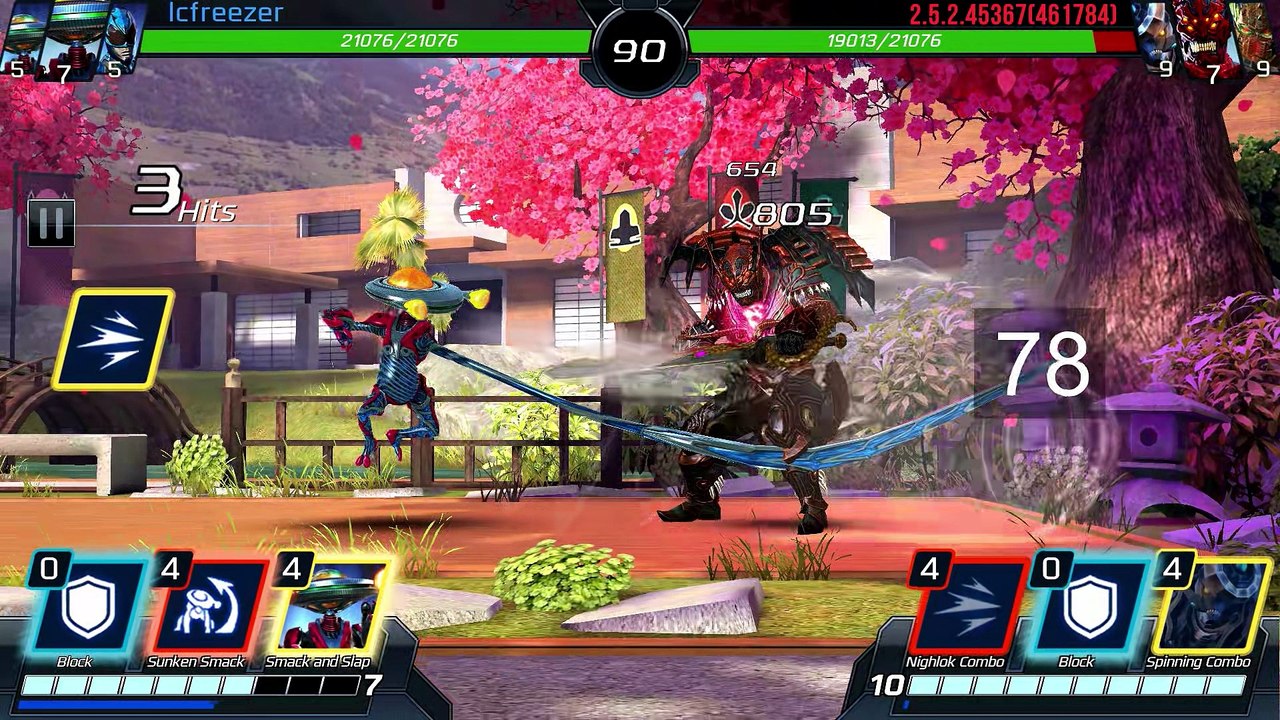Tap the opponent's Block card
The height and width of the screenshot is (720, 1280).
coord(1089,607)
